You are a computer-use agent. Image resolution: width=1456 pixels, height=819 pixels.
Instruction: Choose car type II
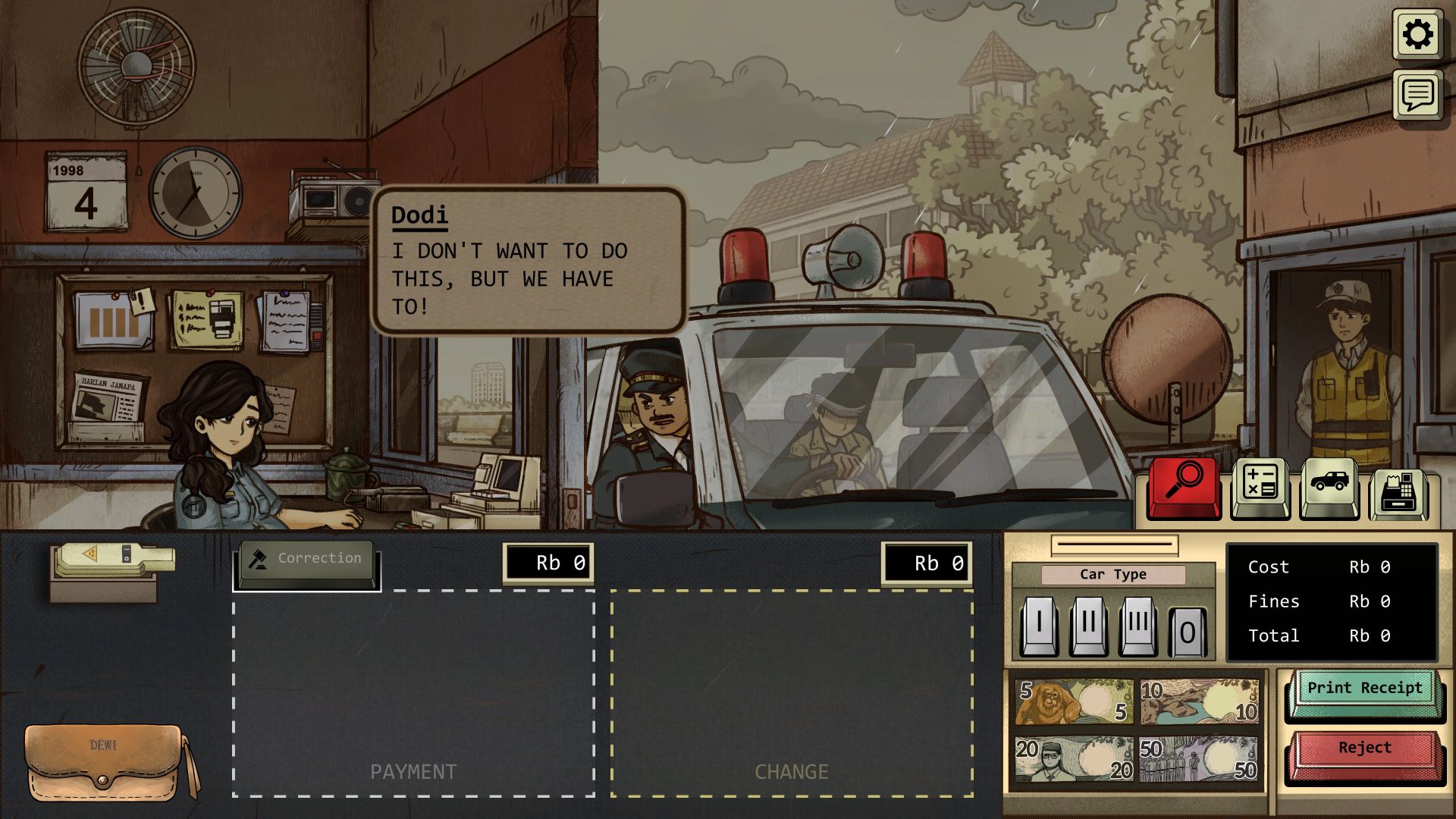[x=1088, y=626]
